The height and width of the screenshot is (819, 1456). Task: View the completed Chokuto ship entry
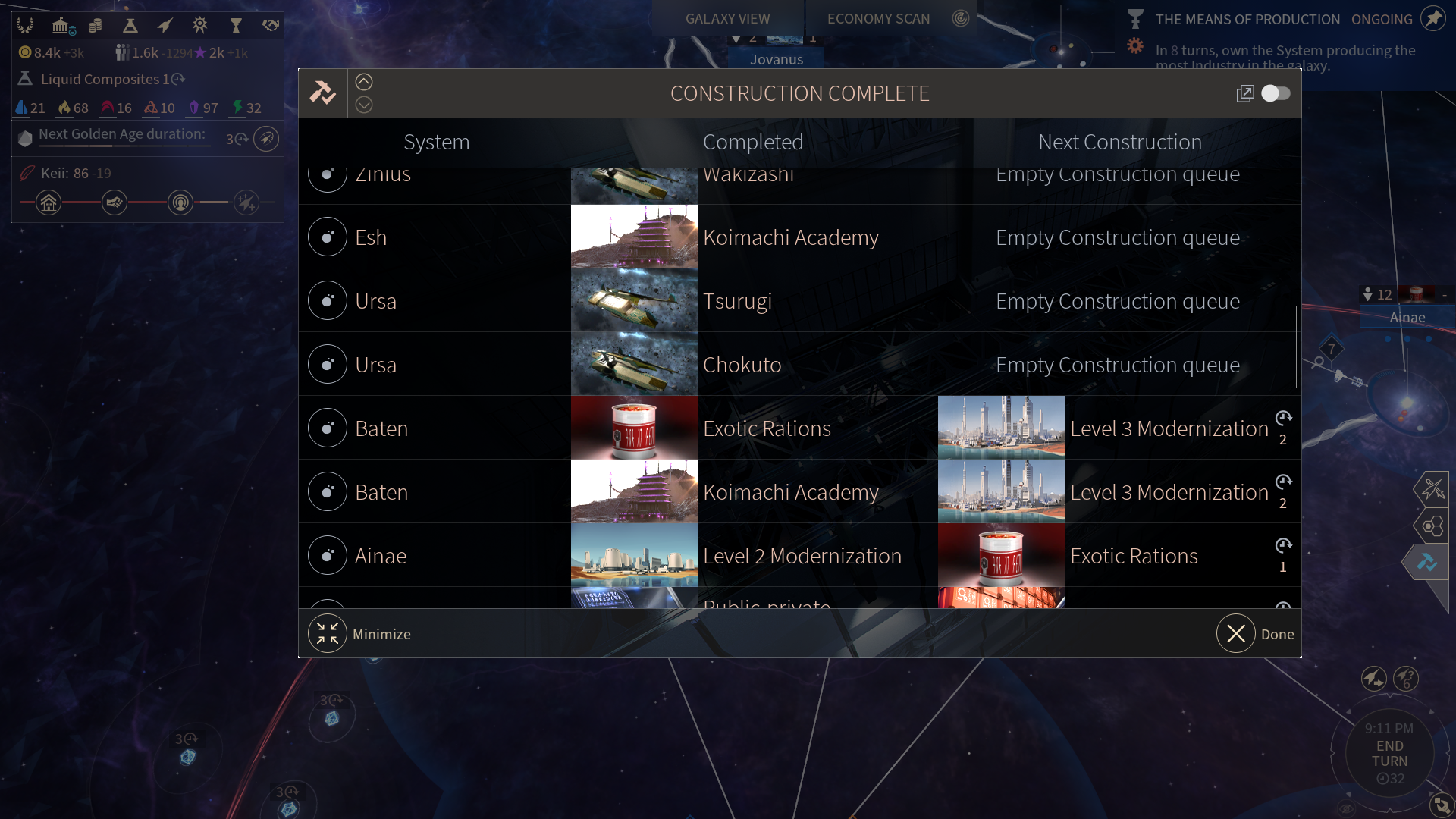(742, 365)
